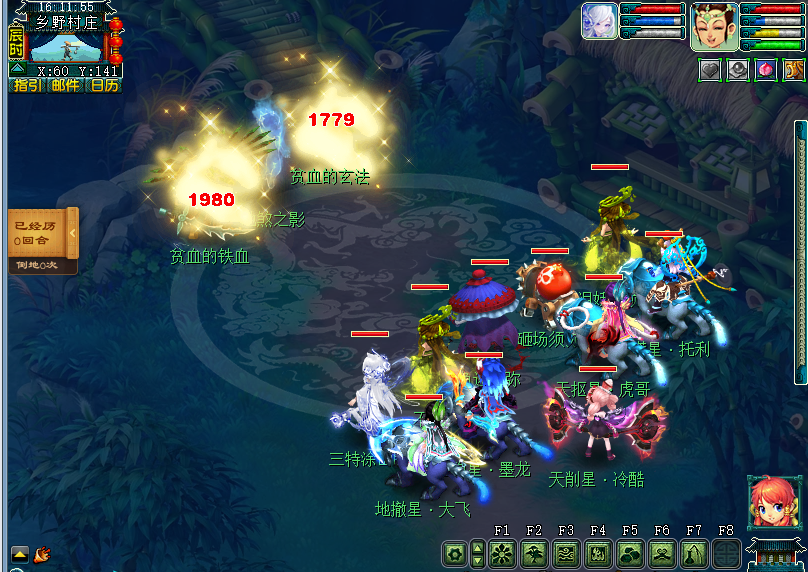Click the pink peach buff icon
The height and width of the screenshot is (572, 808).
(765, 70)
